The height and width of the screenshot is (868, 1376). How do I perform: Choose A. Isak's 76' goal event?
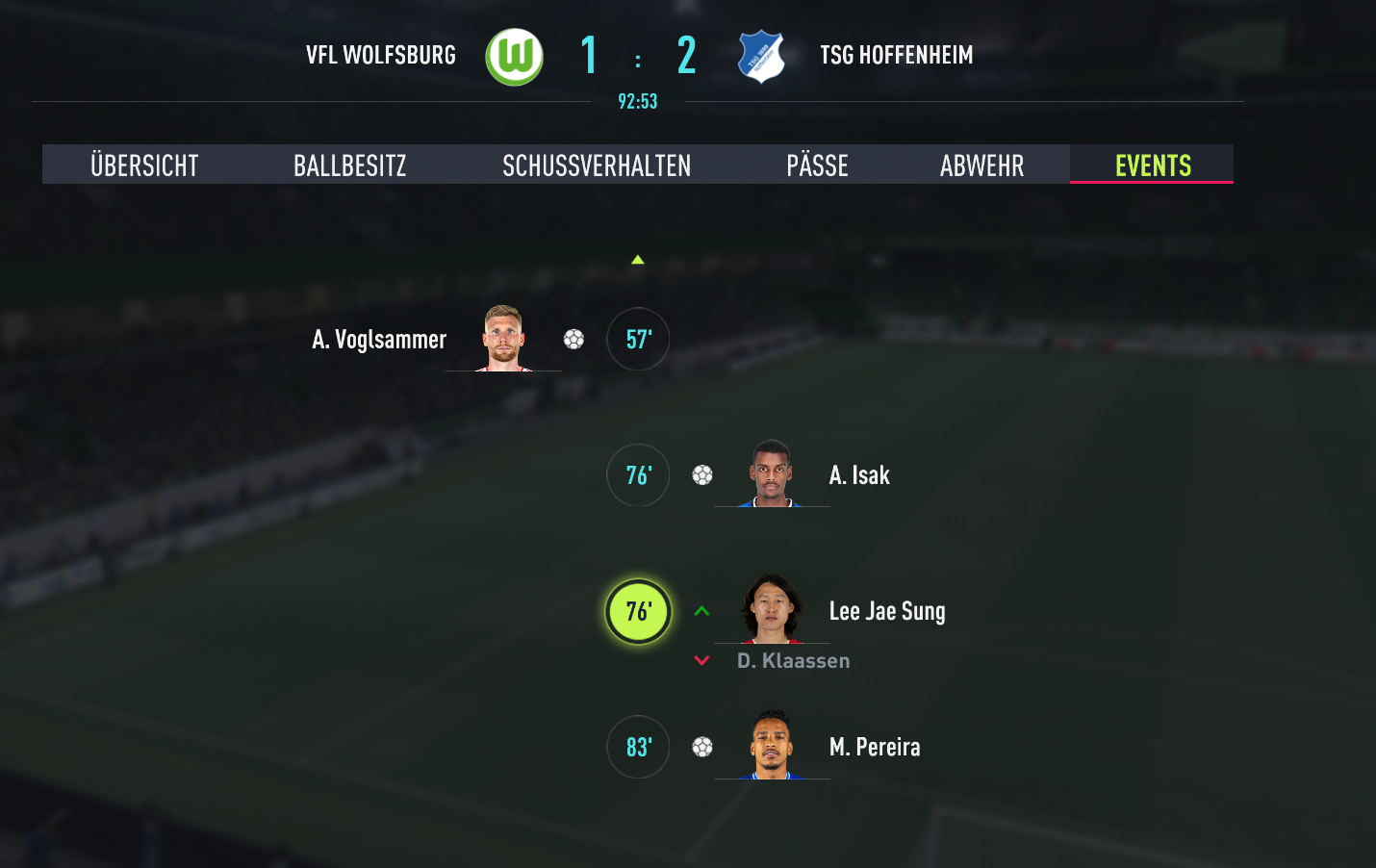(638, 475)
